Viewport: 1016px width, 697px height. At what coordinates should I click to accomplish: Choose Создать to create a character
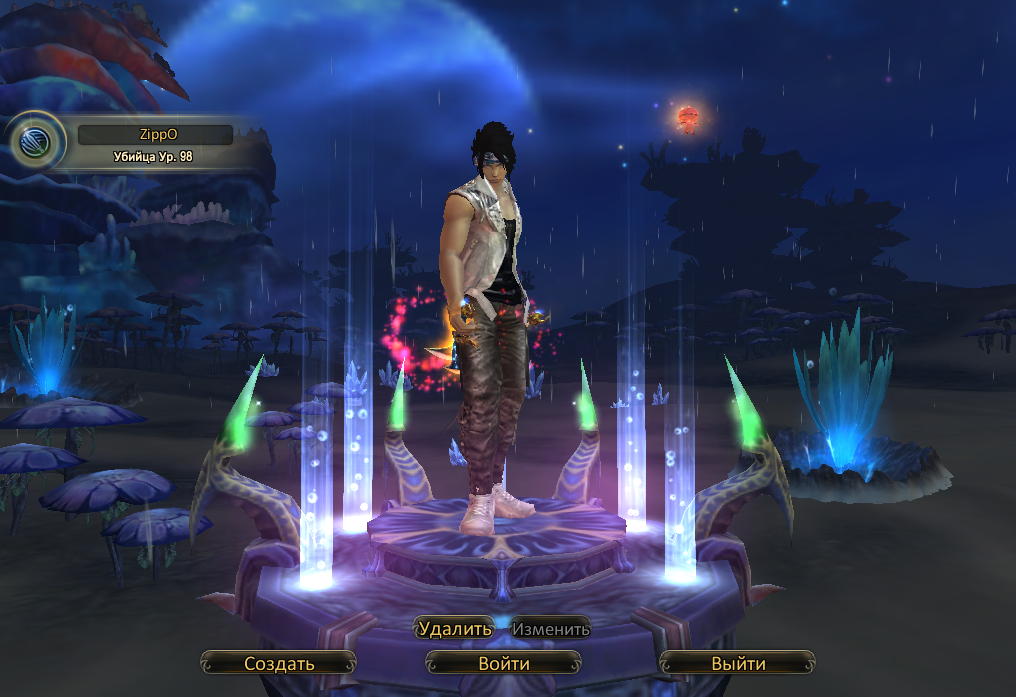coord(279,663)
